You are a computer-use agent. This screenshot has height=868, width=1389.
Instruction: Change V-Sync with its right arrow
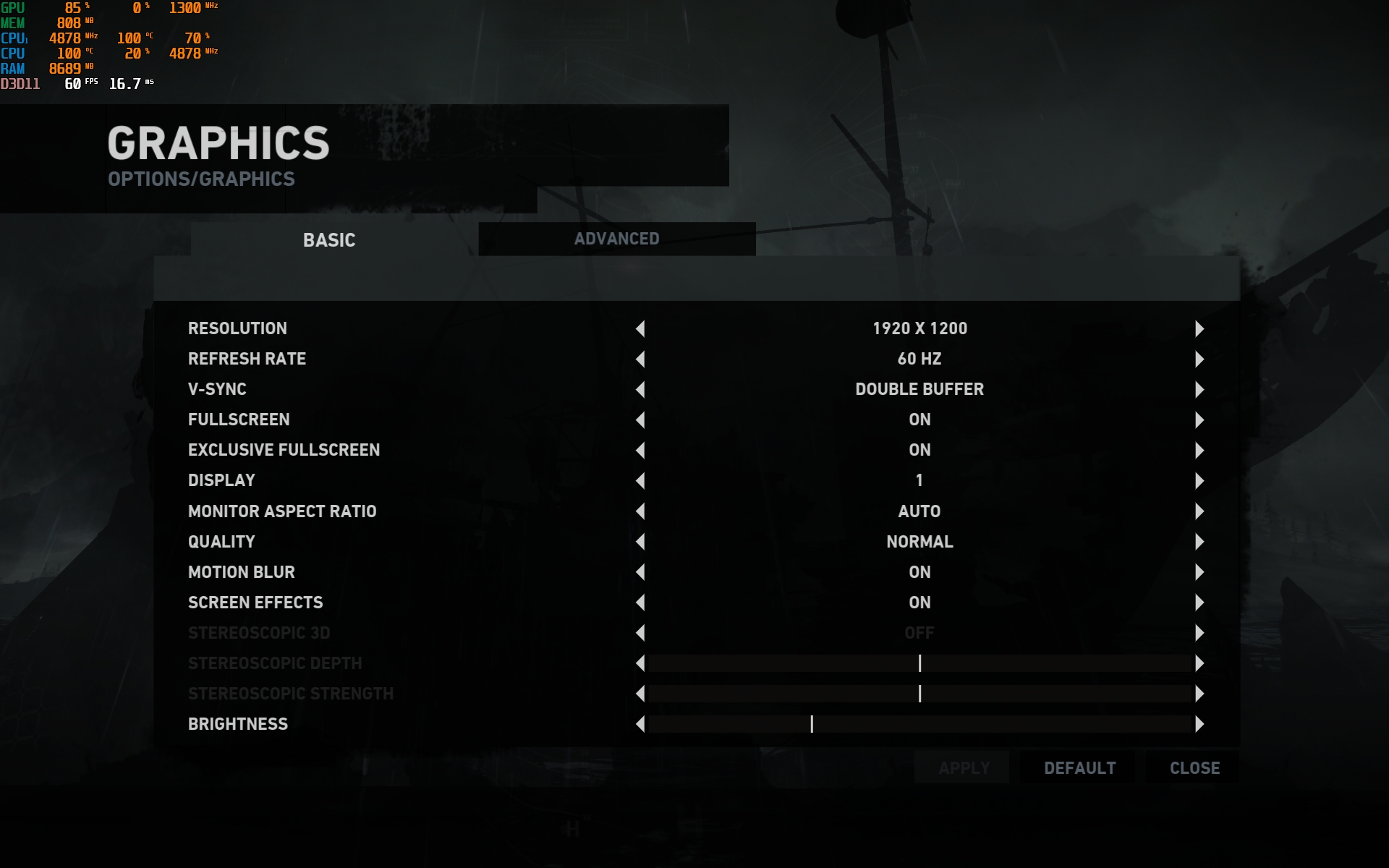(1199, 390)
